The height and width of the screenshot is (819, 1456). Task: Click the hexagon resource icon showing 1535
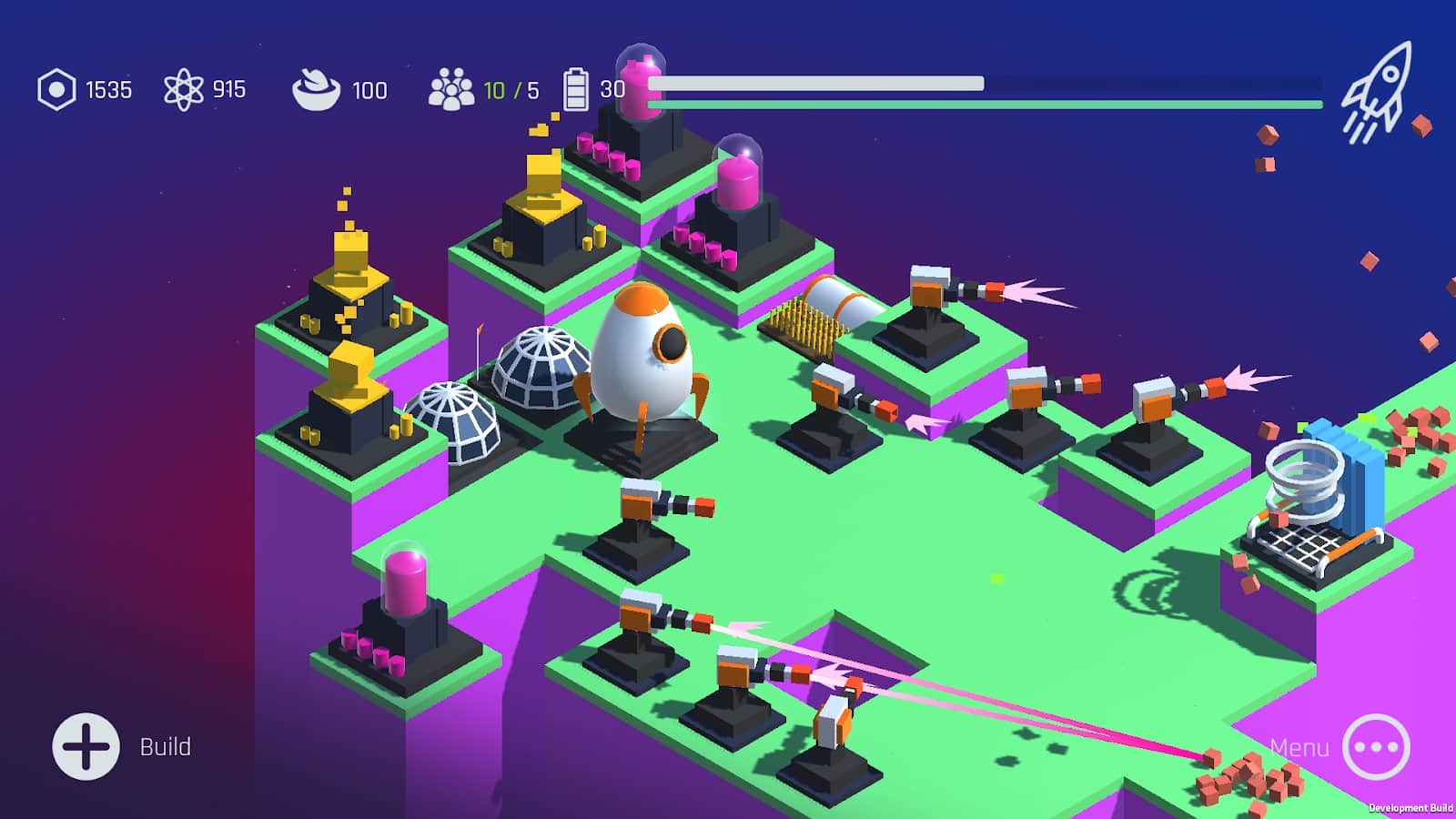56,88
